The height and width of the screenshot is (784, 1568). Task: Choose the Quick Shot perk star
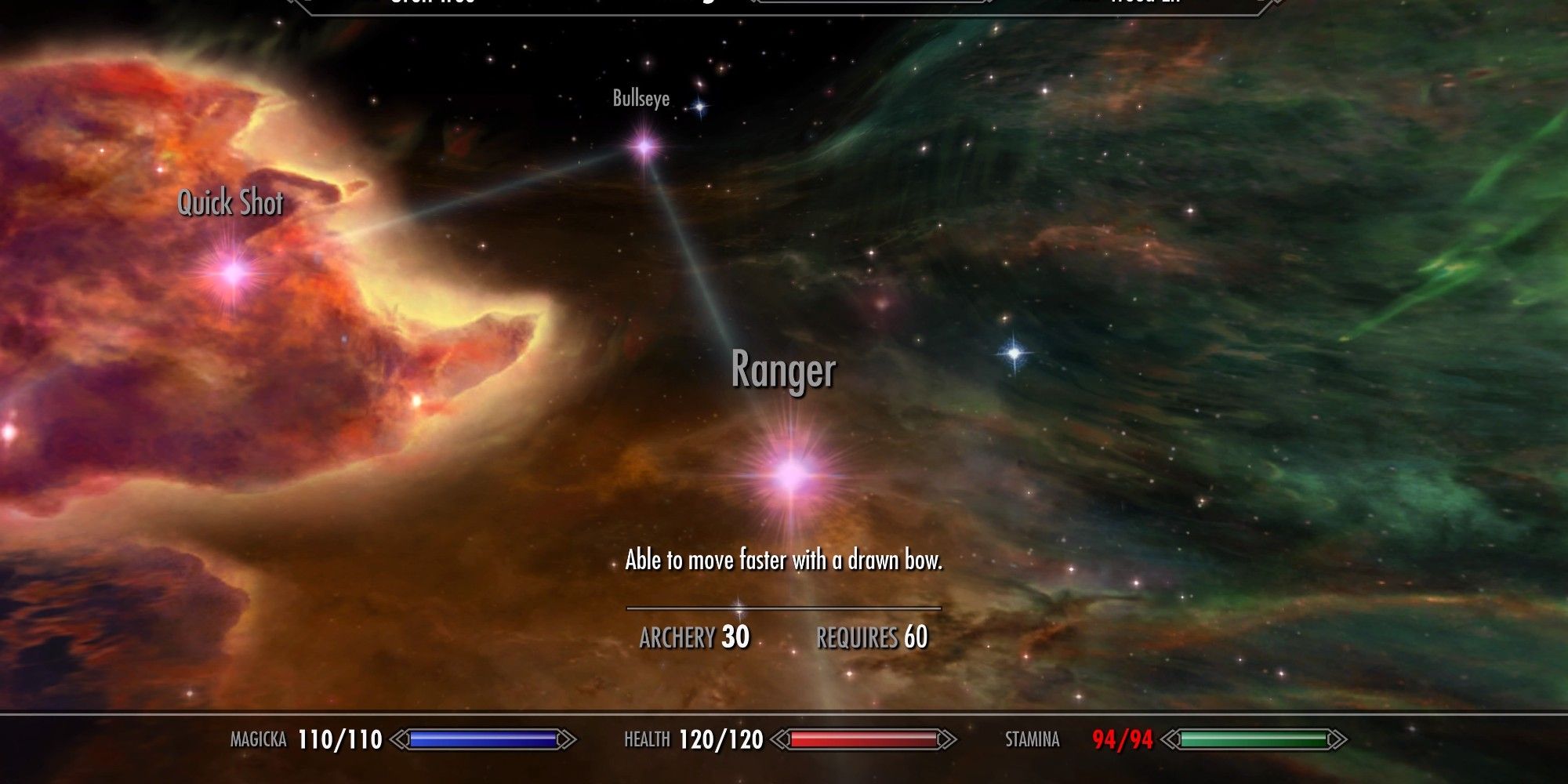click(x=233, y=273)
